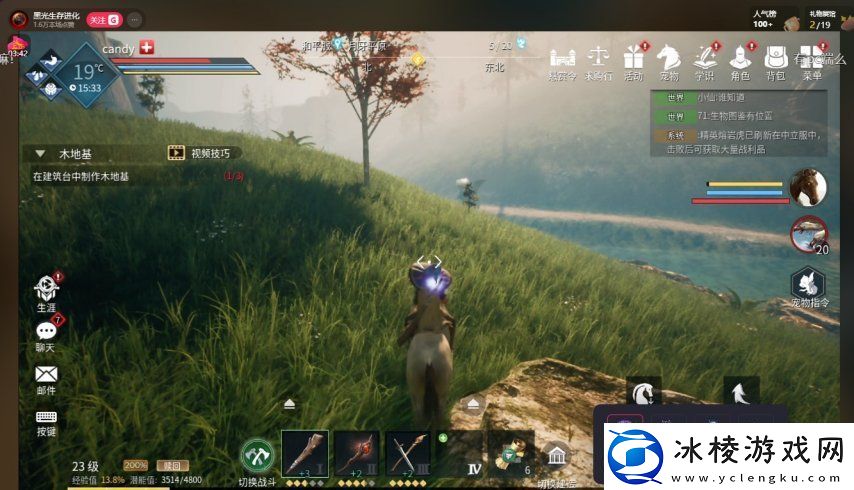This screenshot has height=490, width=854.
Task: Collapse the 木地基 quest tracker arrow
Action: point(40,154)
